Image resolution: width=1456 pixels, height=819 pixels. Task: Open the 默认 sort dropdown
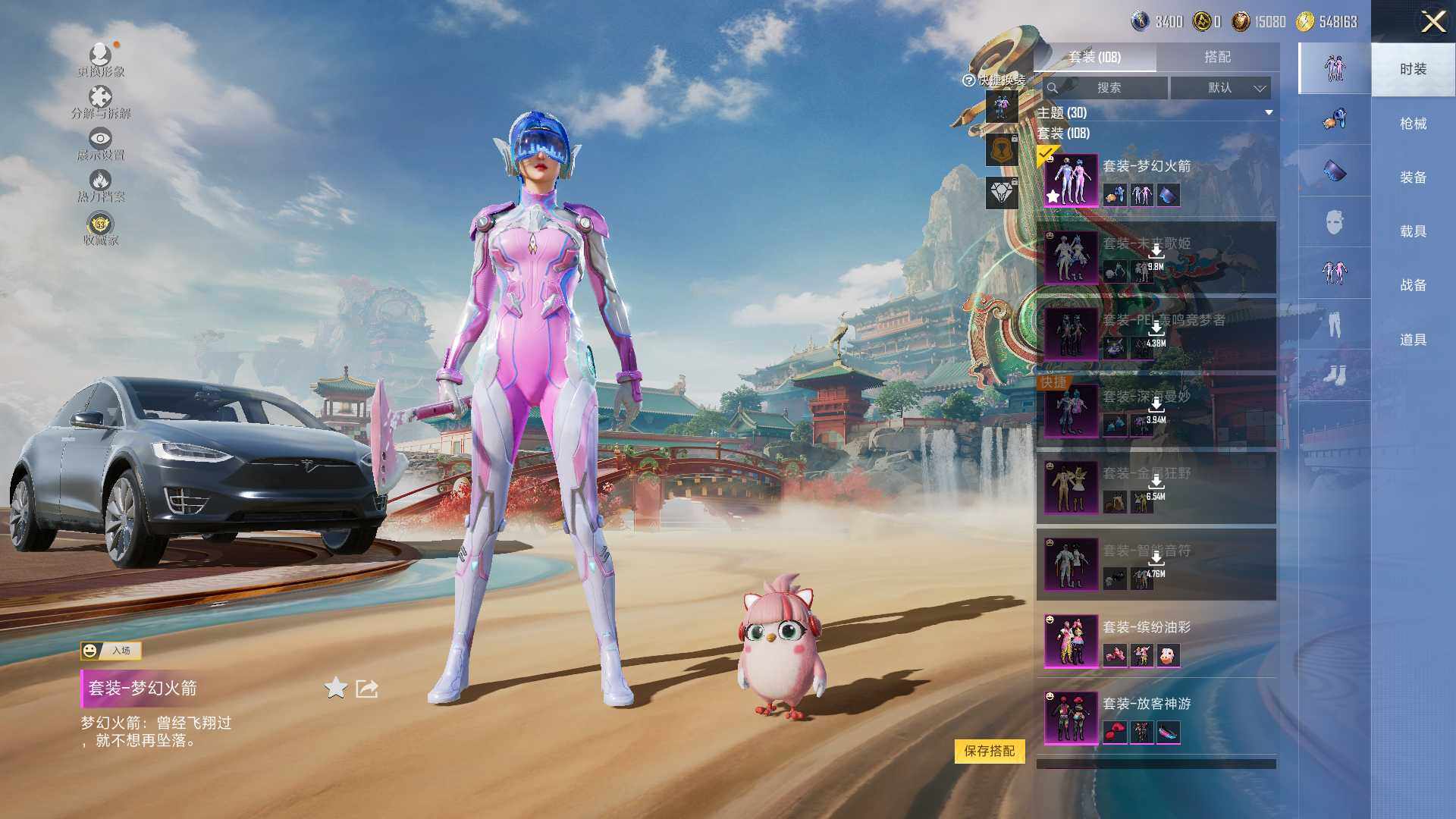pyautogui.click(x=1220, y=88)
